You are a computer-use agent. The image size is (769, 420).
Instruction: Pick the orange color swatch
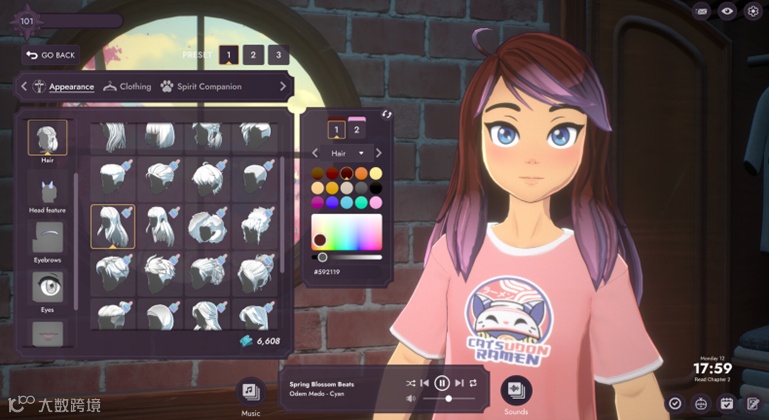[x=361, y=173]
